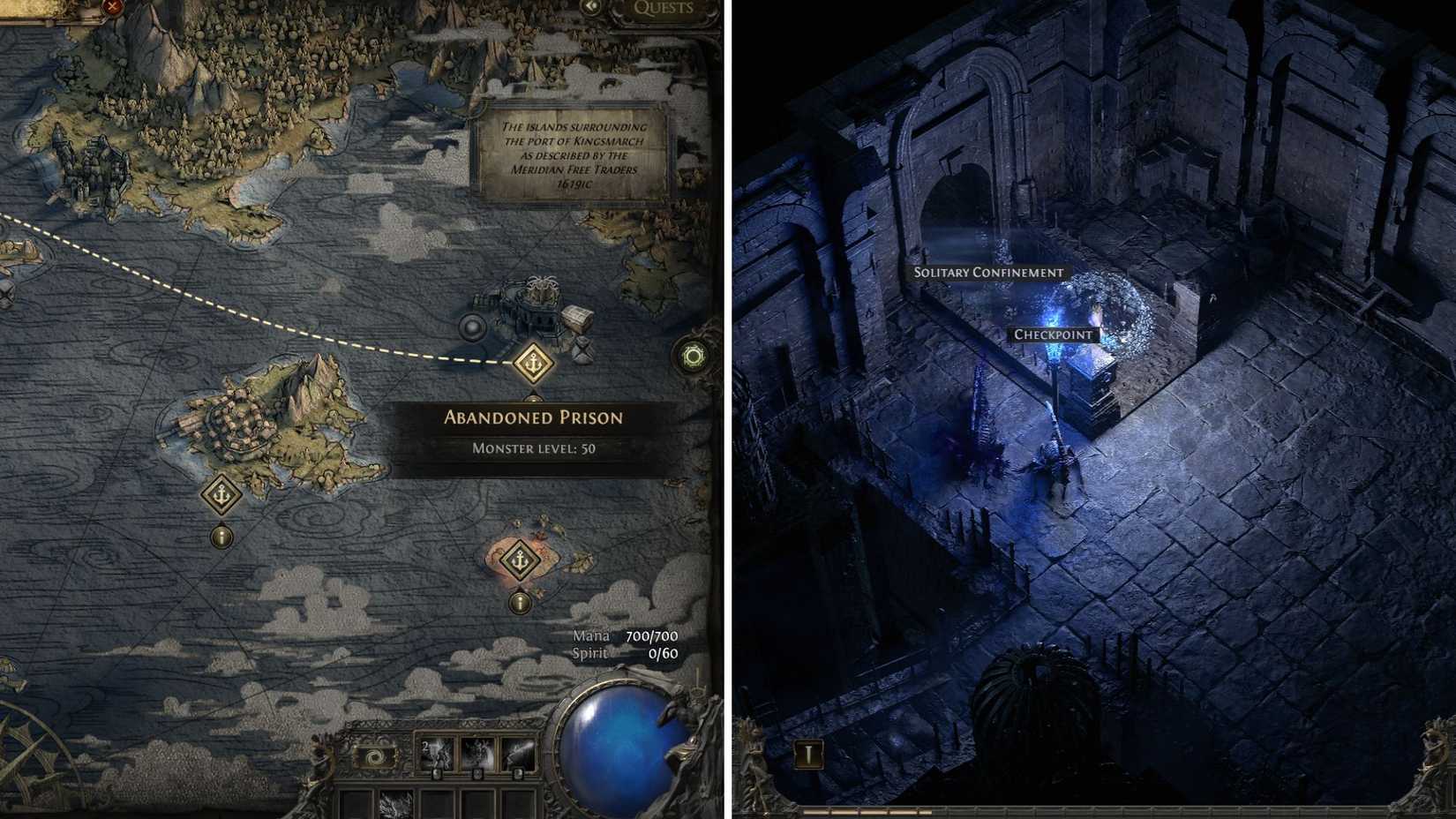Viewport: 1456px width, 819px height.
Task: Click the circular emblem icon on the map's right edge
Action: coord(694,355)
